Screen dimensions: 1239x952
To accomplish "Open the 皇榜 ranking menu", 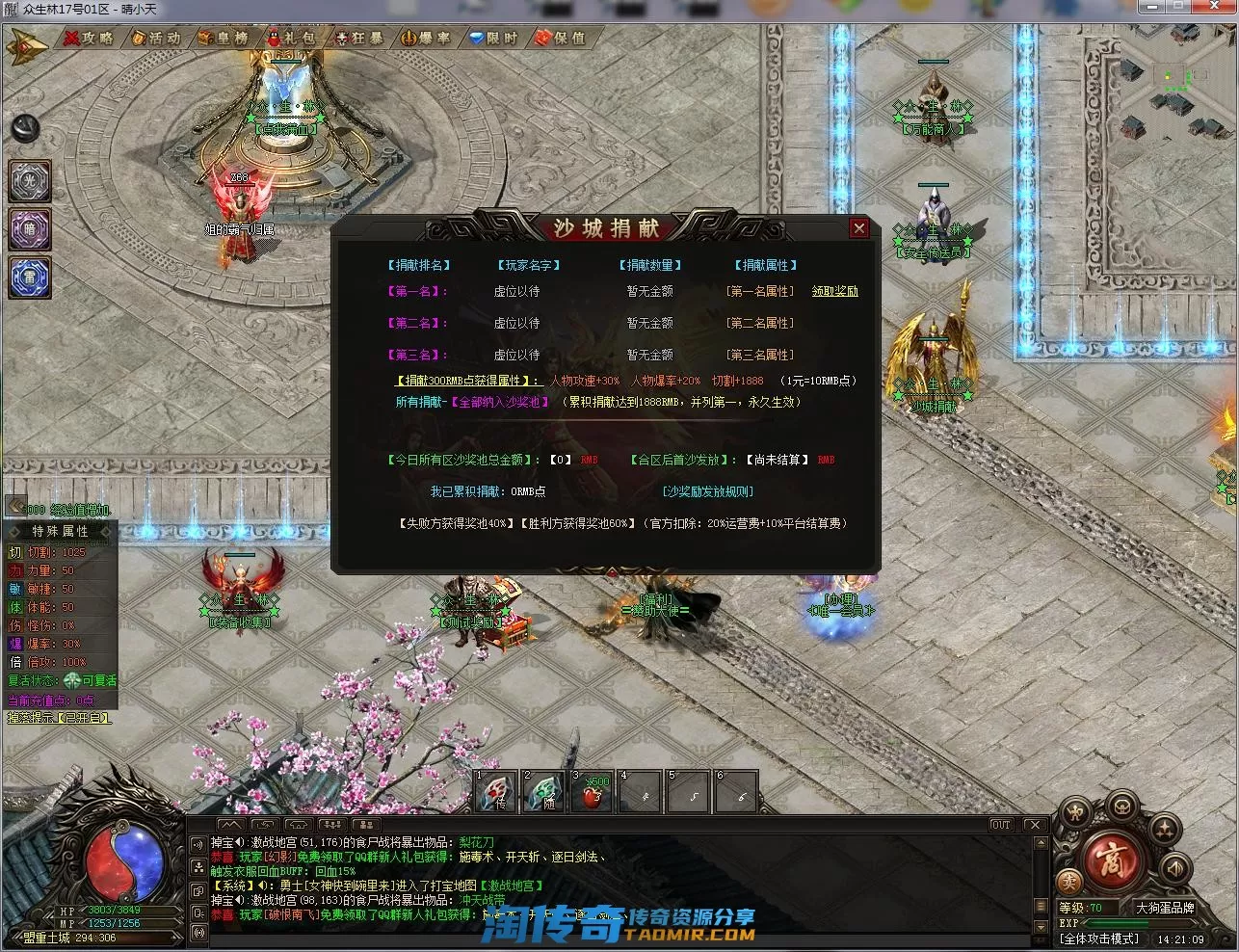I will pos(223,38).
